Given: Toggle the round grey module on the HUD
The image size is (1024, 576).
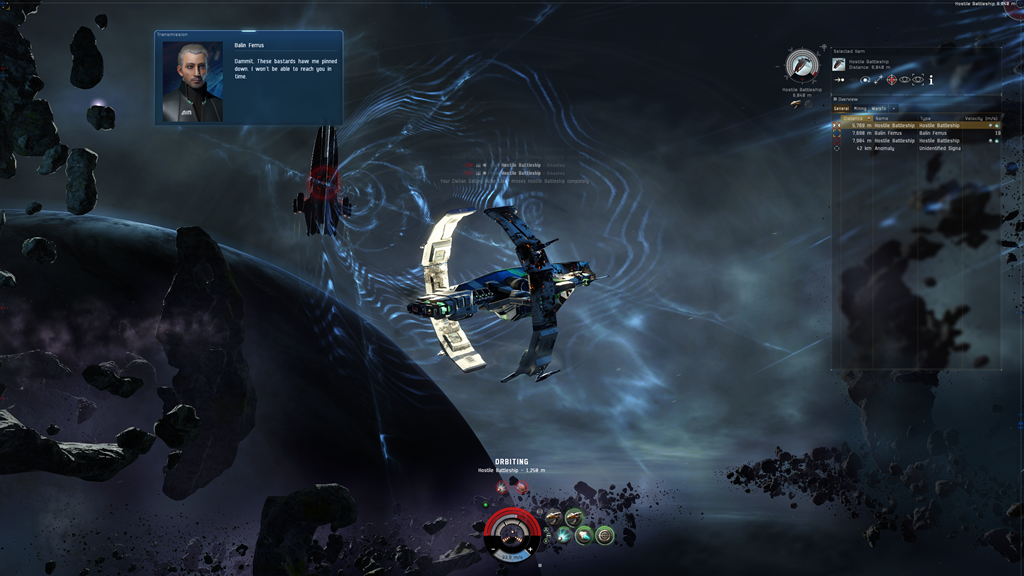Looking at the screenshot, I should (x=604, y=536).
